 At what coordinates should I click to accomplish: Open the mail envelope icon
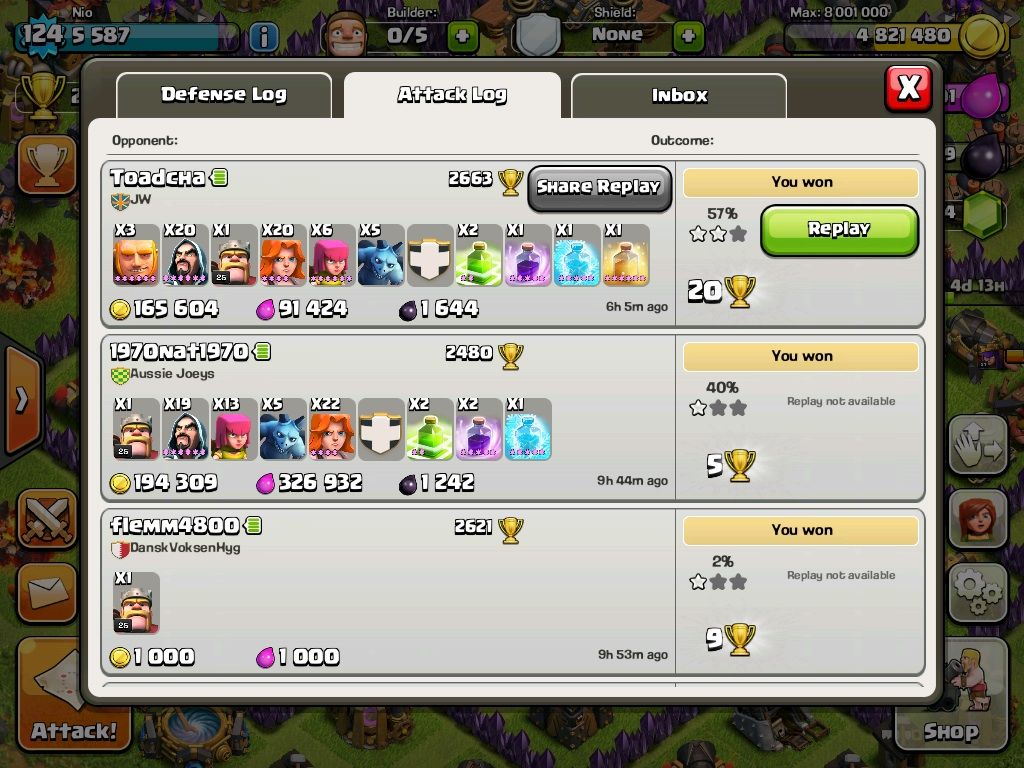(46, 593)
